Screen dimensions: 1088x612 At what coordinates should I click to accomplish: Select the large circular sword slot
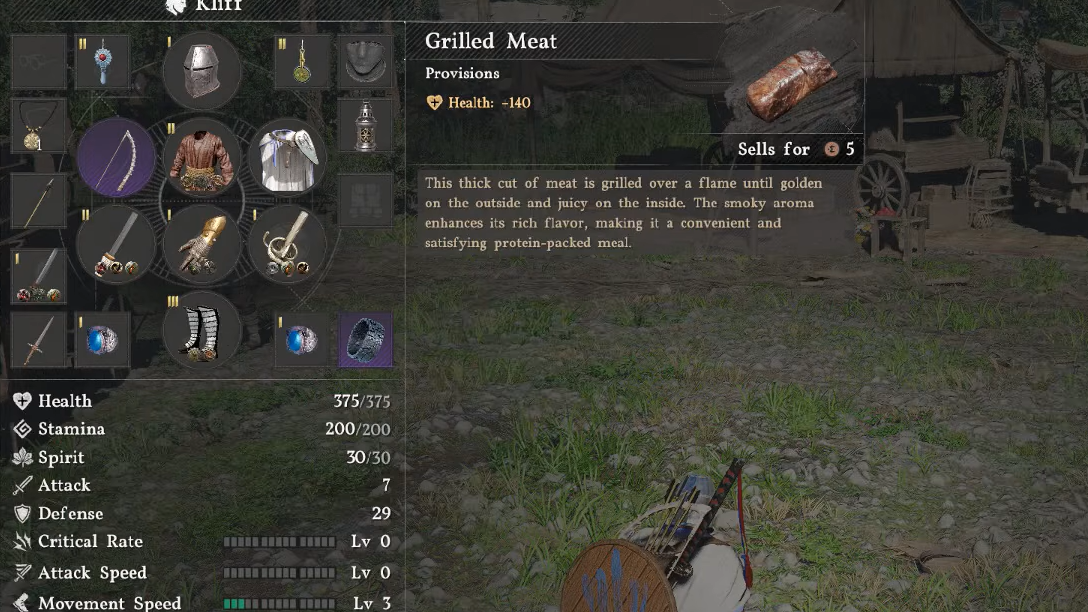[x=116, y=244]
